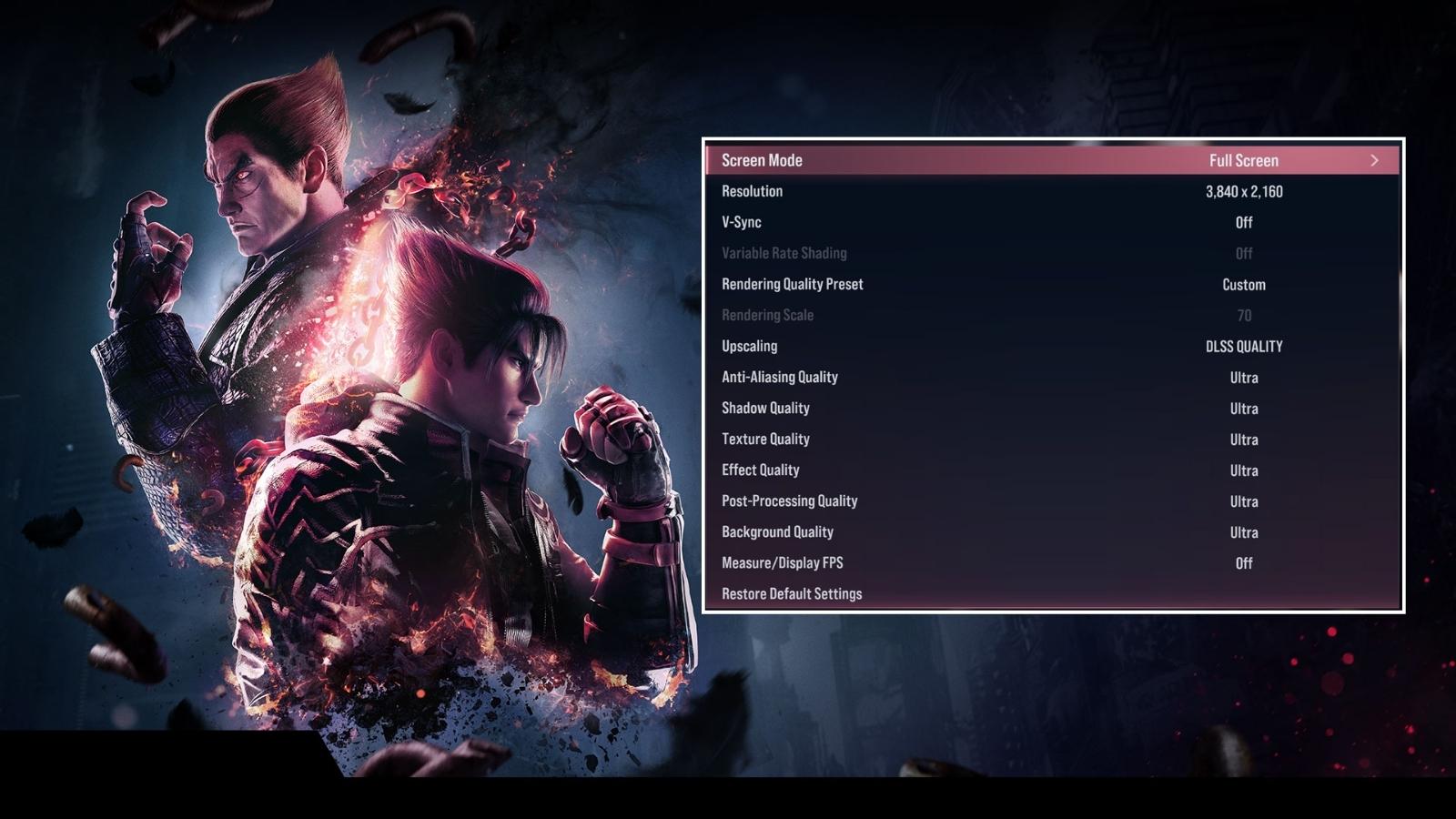The image size is (1456, 819).
Task: Select the DLSS QUALITY upscaling value
Action: (x=1243, y=346)
